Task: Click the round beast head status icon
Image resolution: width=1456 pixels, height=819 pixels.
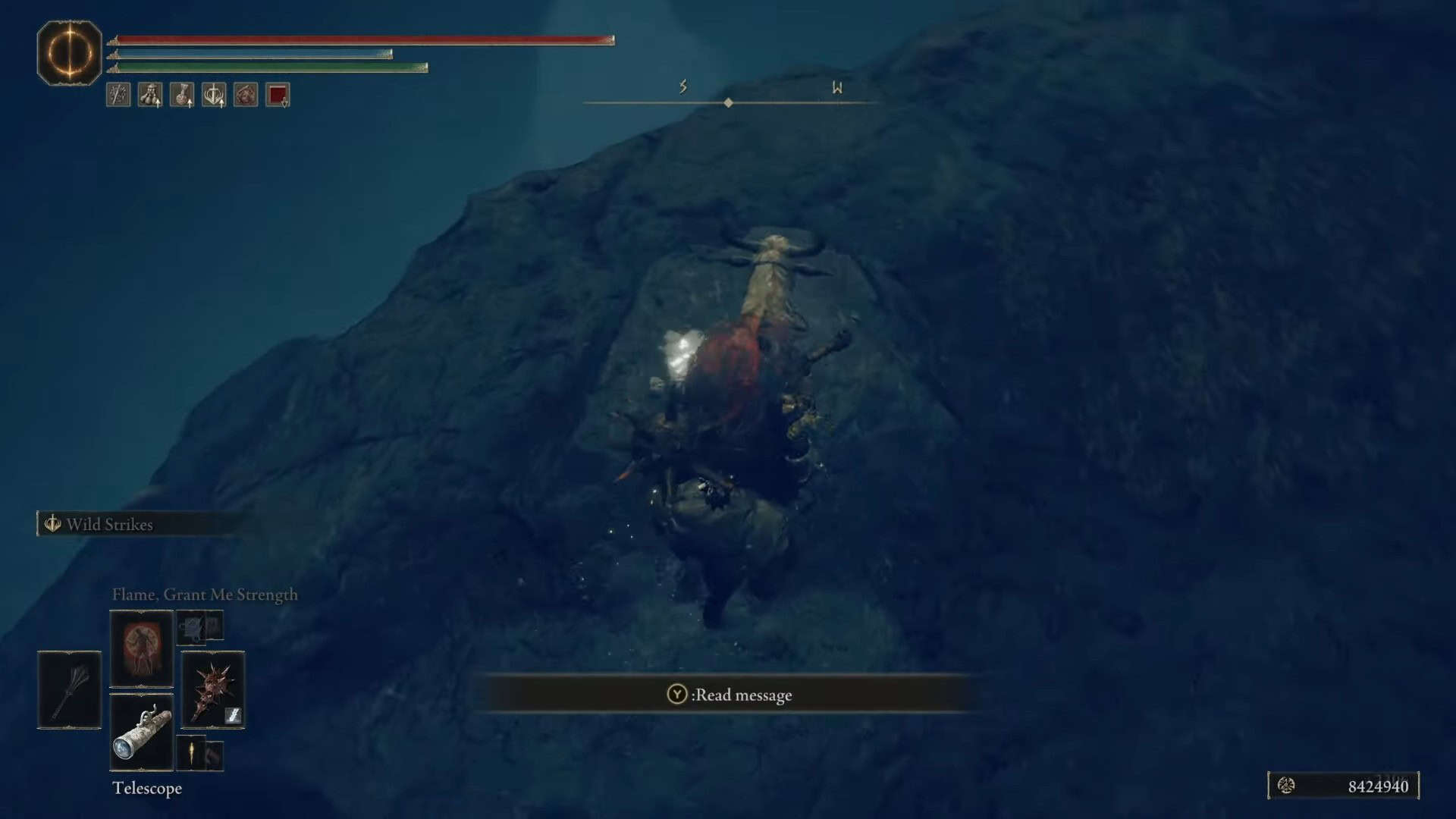Action: tap(246, 95)
